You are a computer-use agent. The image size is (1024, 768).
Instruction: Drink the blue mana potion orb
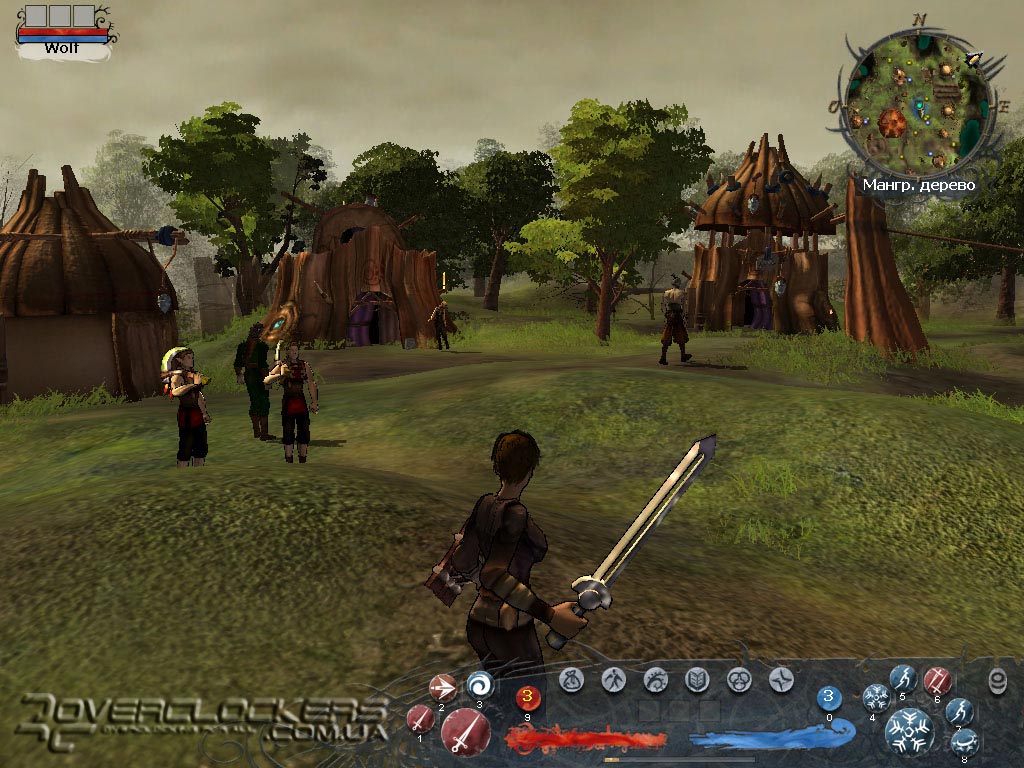pos(829,697)
